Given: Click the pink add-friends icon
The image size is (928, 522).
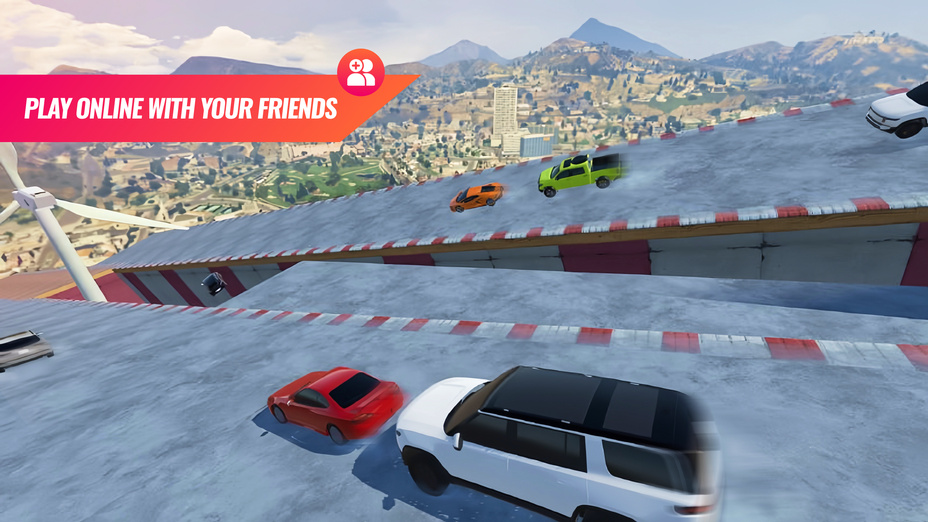Looking at the screenshot, I should (361, 72).
